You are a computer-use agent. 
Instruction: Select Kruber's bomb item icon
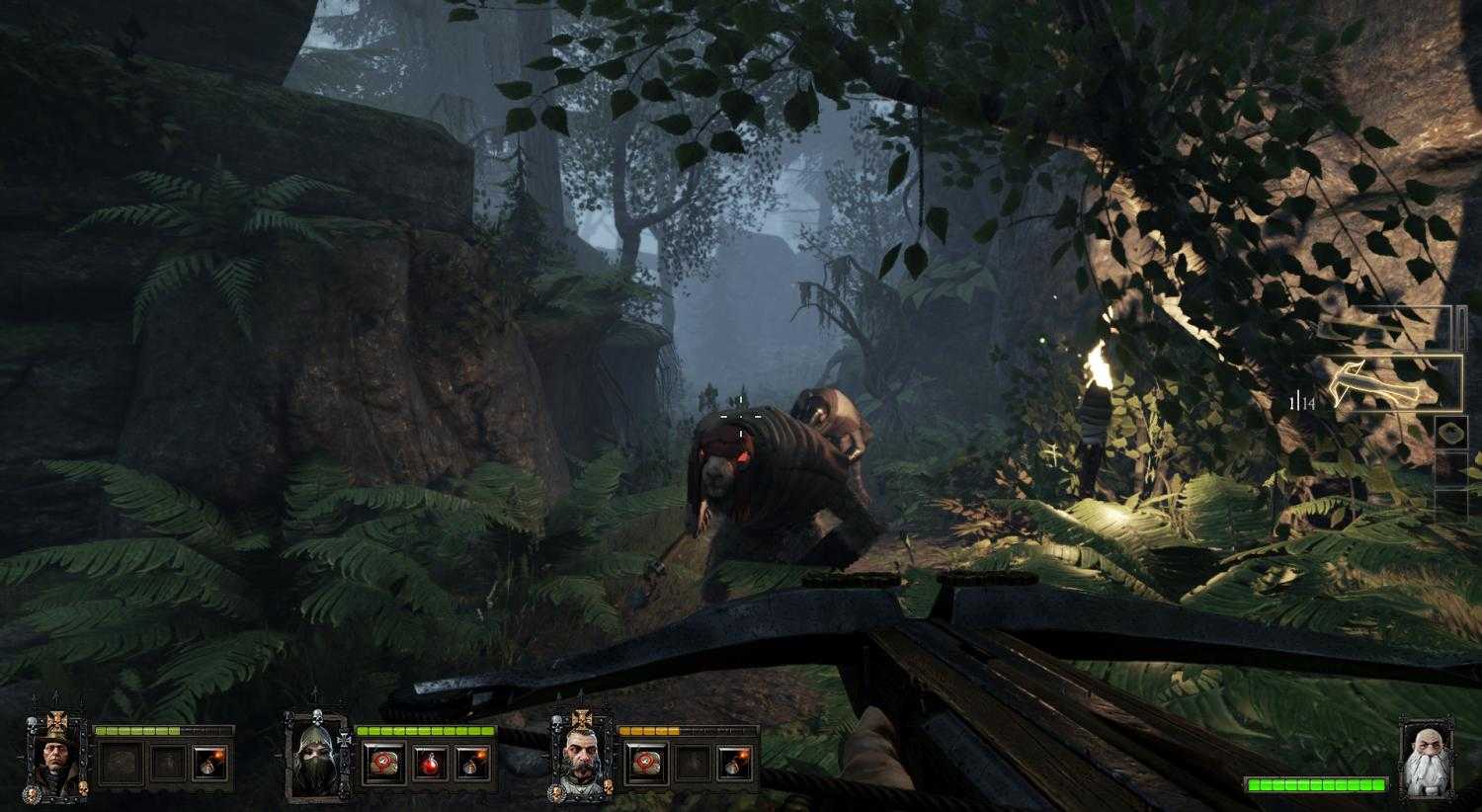pos(739,763)
